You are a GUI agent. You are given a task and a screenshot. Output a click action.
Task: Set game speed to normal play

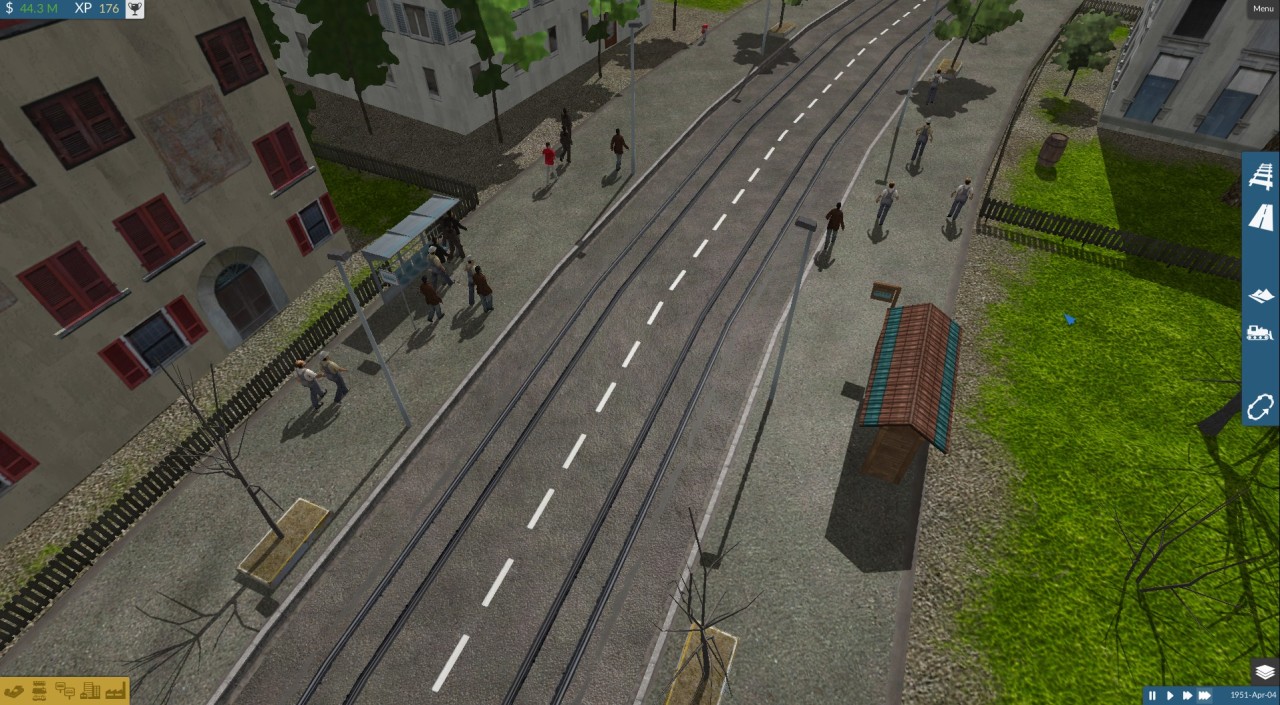point(1169,695)
